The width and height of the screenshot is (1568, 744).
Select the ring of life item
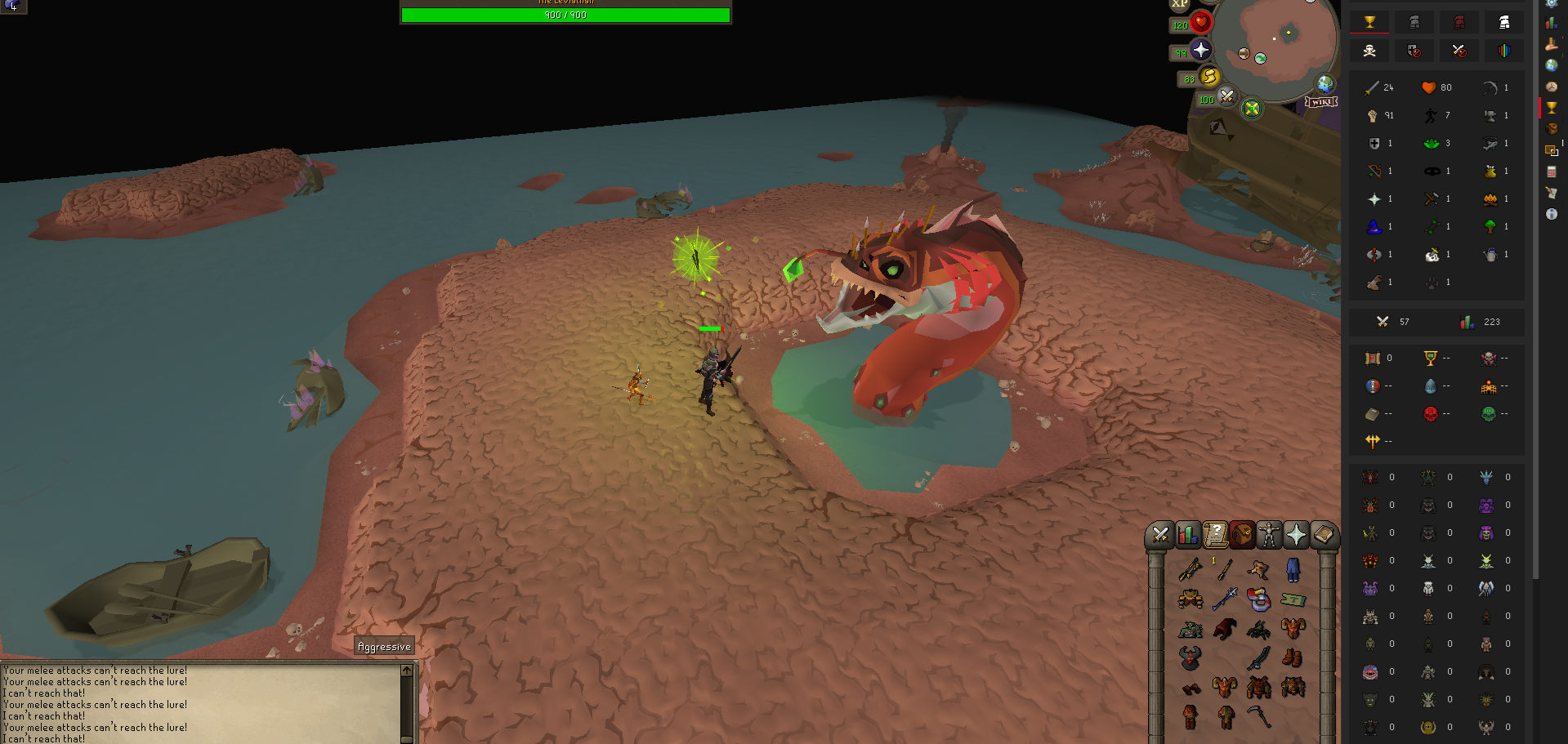[1258, 600]
